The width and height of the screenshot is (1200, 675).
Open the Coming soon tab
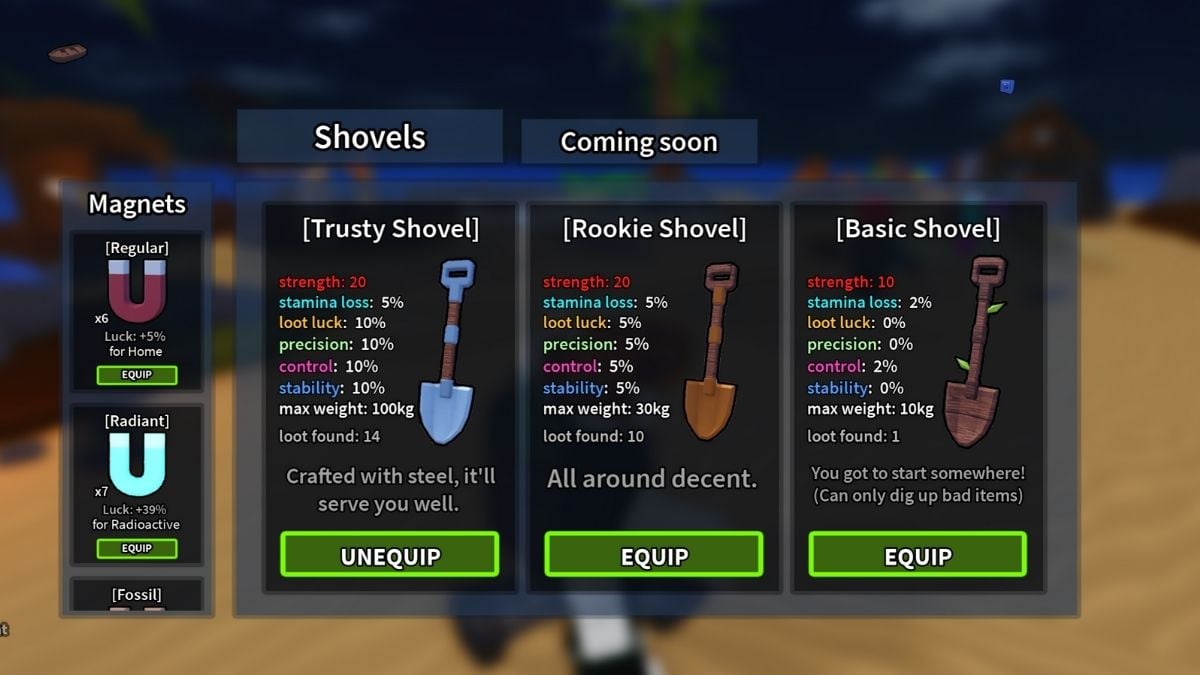pos(638,142)
